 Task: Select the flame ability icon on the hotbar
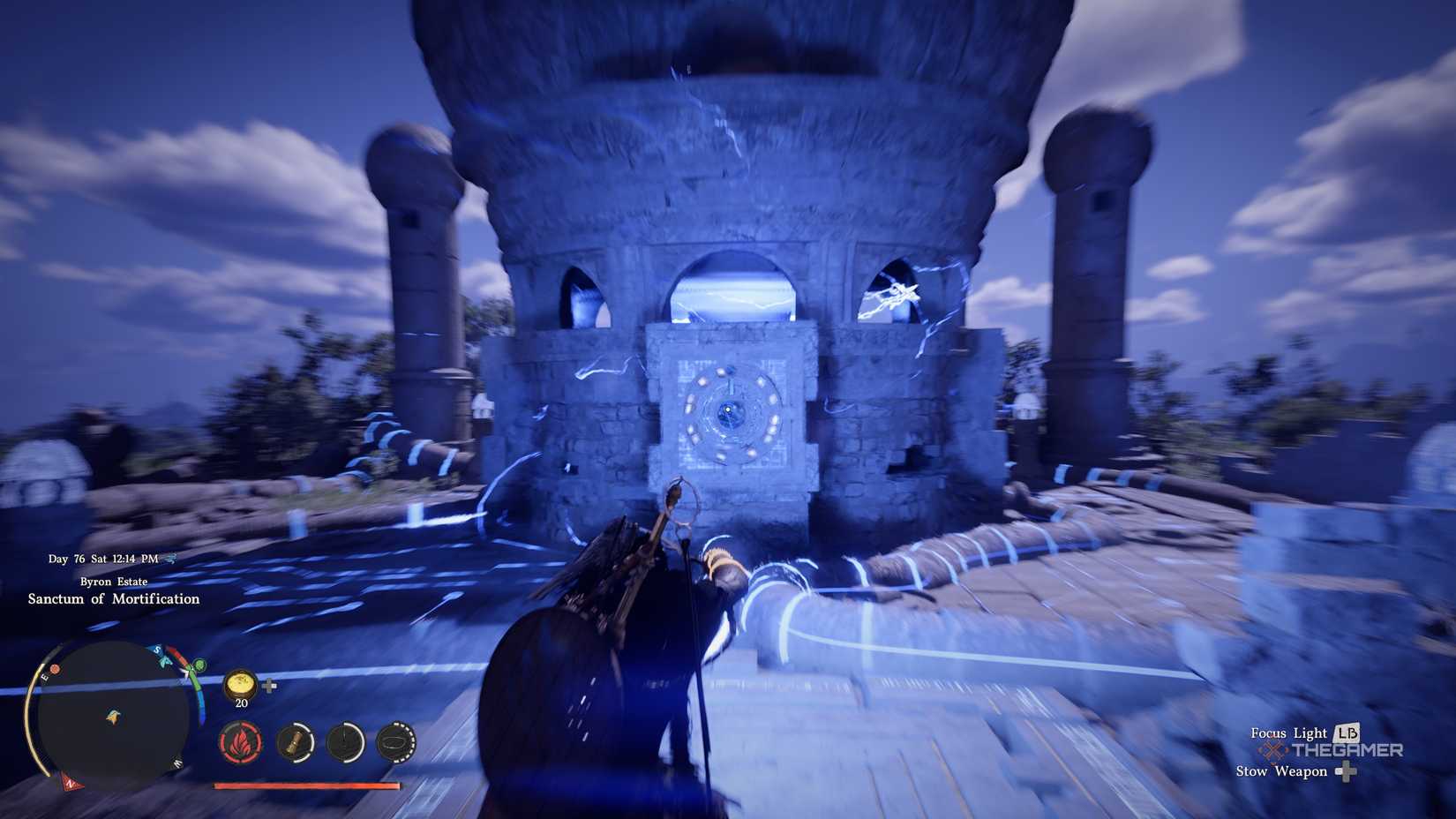[x=240, y=743]
